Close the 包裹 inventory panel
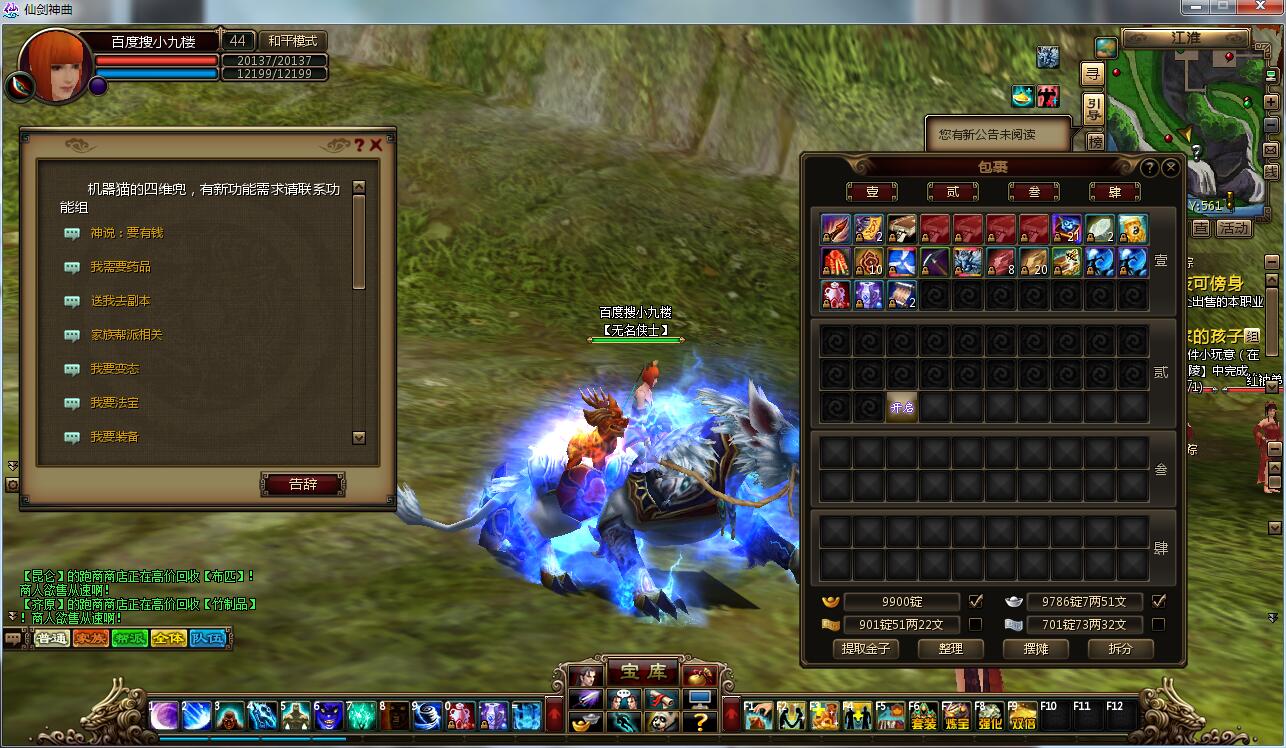This screenshot has width=1286, height=748. [x=1170, y=168]
